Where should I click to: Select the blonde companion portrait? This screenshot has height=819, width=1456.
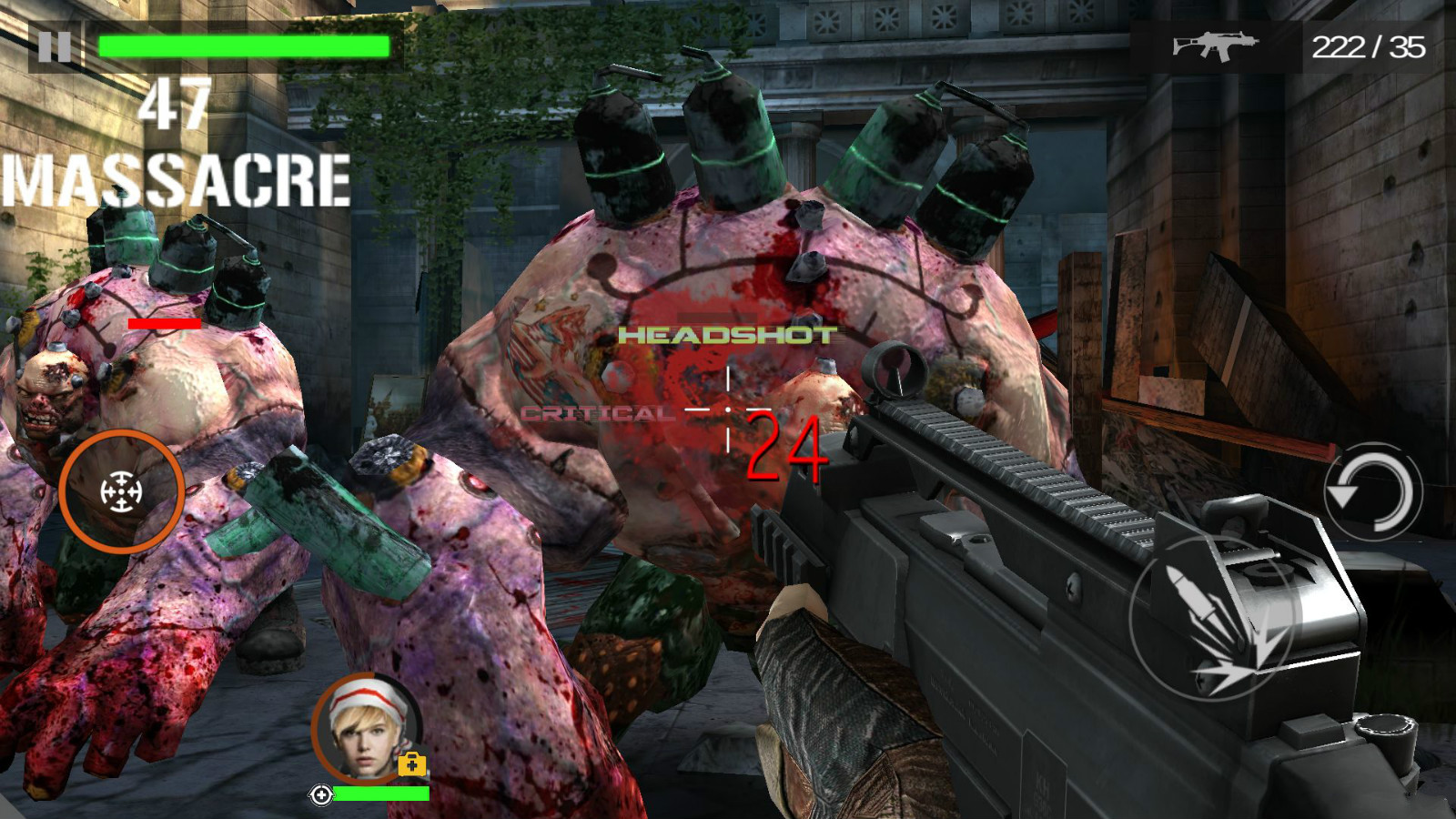(x=366, y=729)
